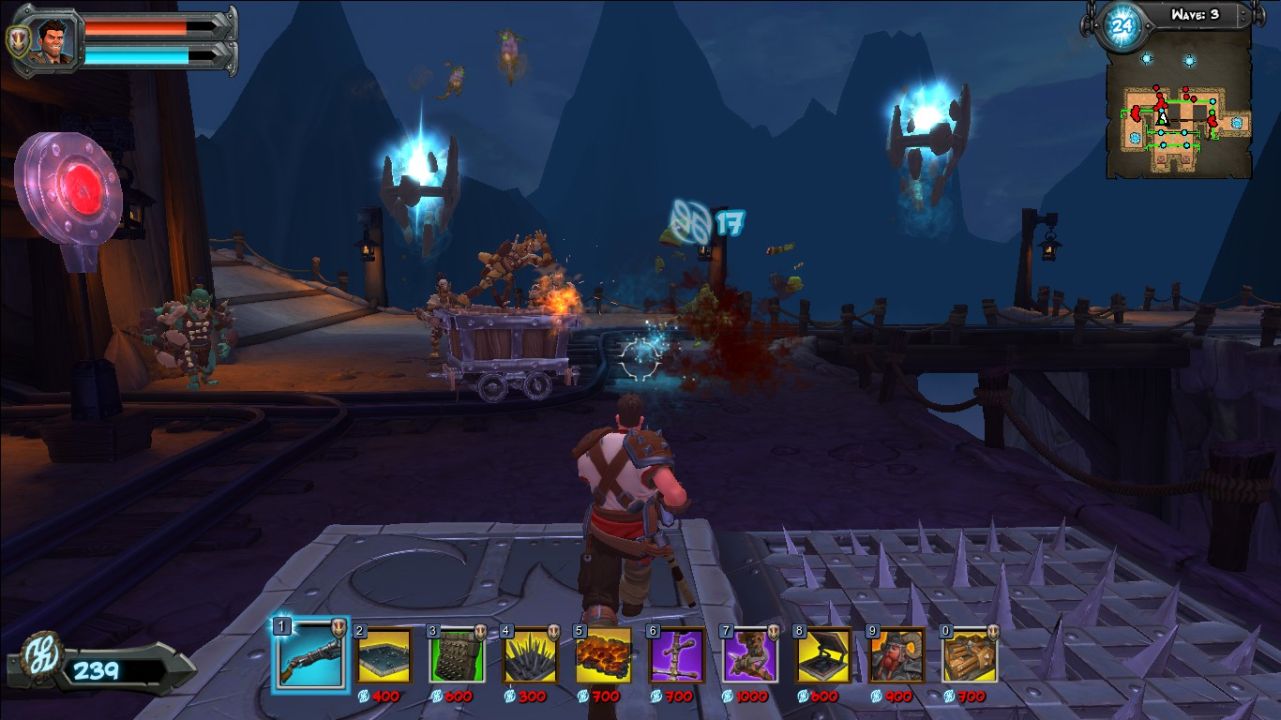Select the Blunderbuss weapon in hotbar slot 1
Screen dimensions: 1281x720
[x=309, y=655]
